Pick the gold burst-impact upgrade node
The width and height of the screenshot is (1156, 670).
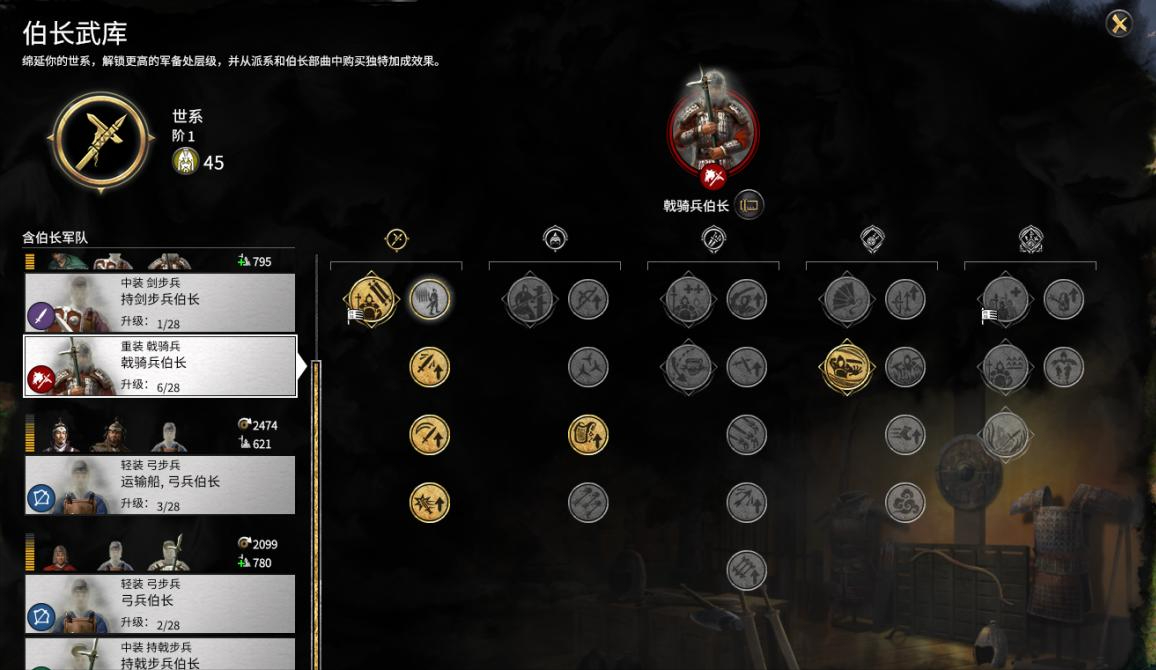430,503
